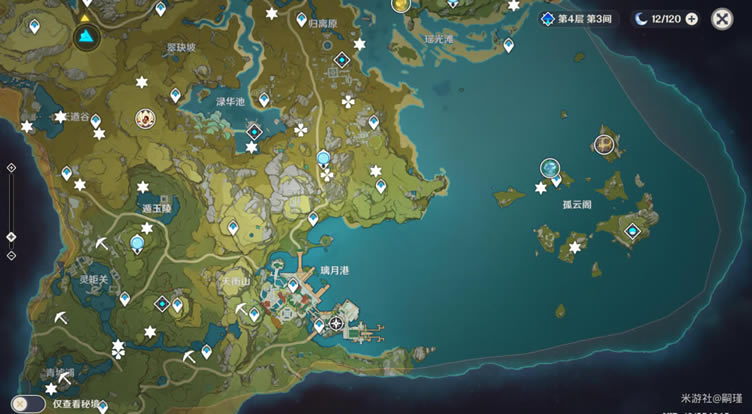Select the waypoint beside the Luhua Pool label
This screenshot has height=414, width=752.
point(264,99)
